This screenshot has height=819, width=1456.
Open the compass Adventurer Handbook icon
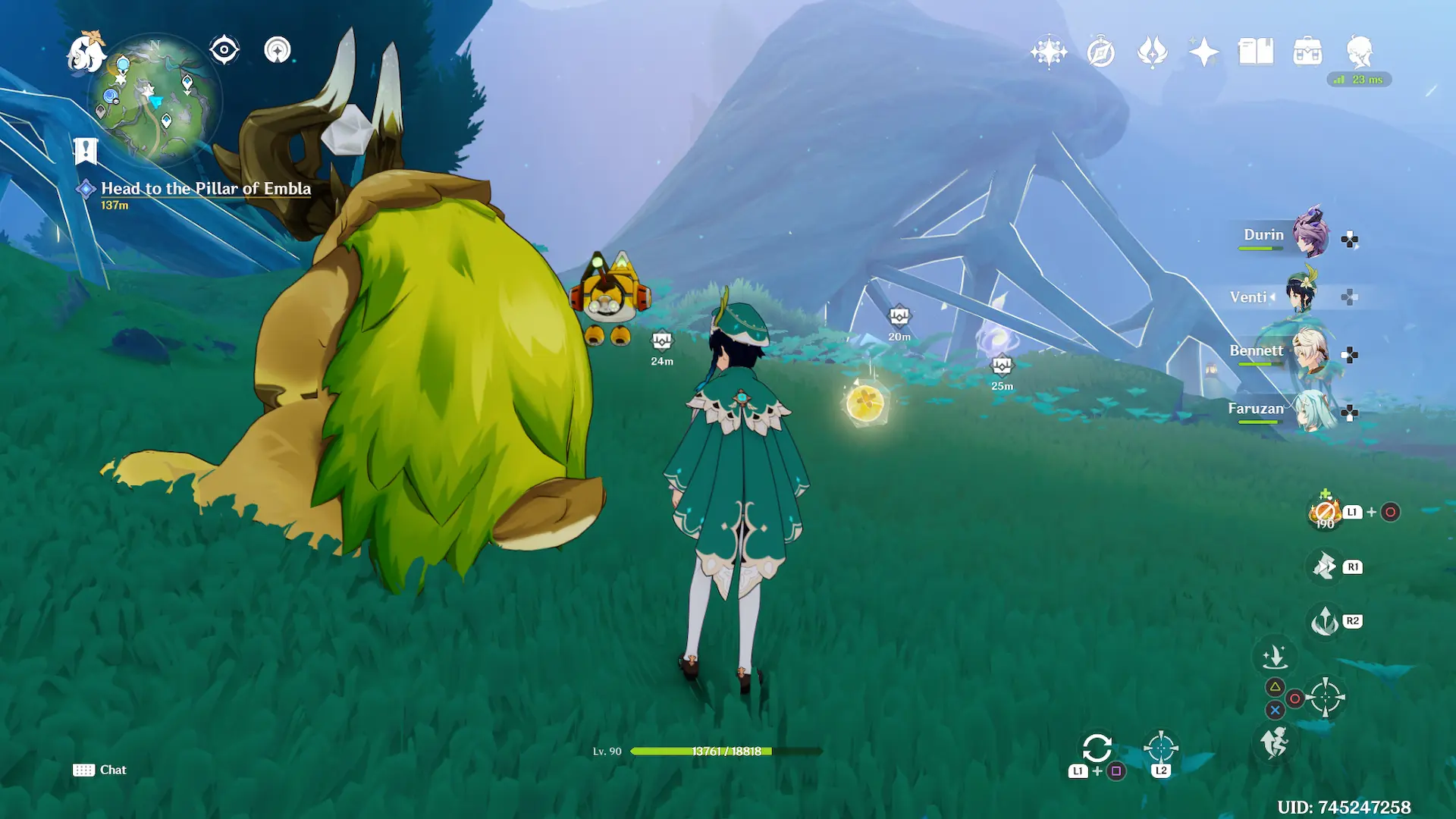point(1100,52)
